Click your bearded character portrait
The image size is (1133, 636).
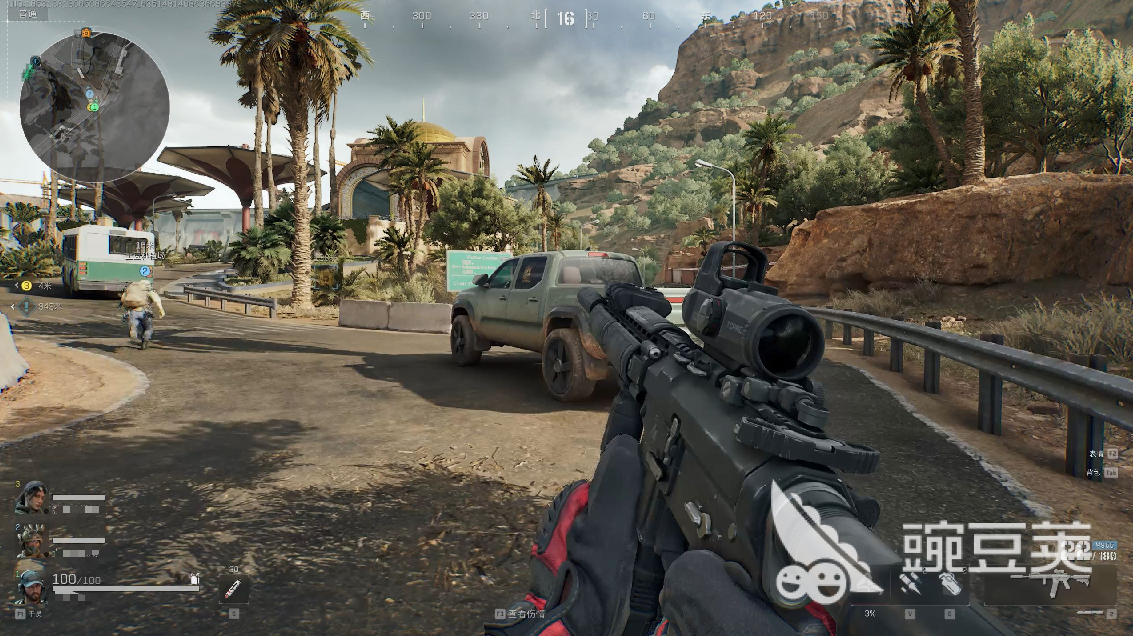point(31,584)
